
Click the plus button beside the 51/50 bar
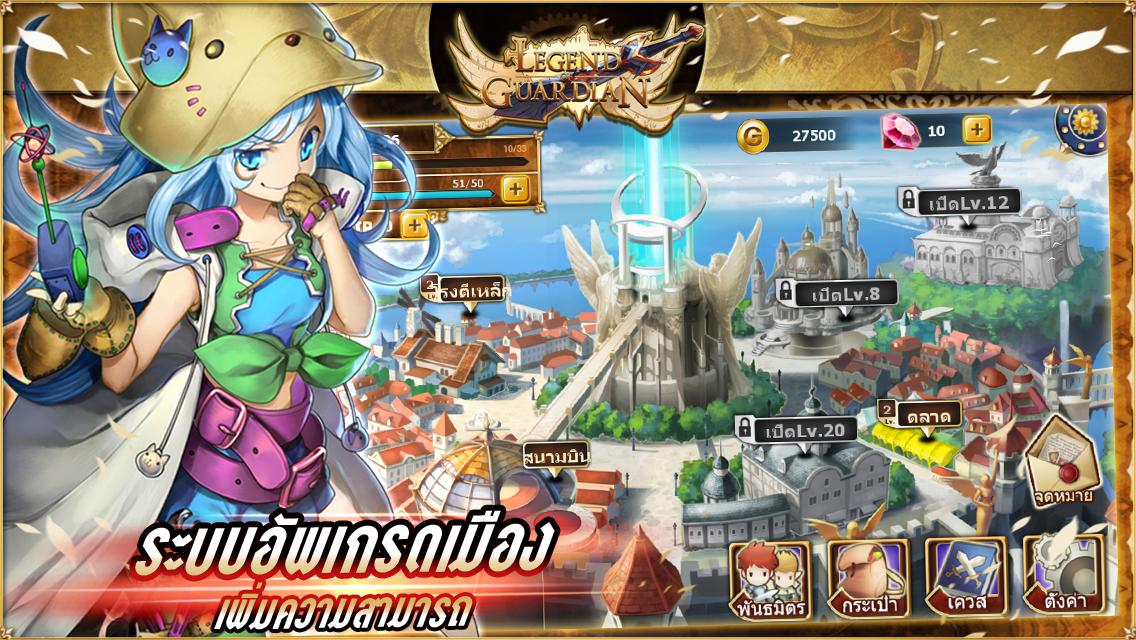click(x=515, y=187)
